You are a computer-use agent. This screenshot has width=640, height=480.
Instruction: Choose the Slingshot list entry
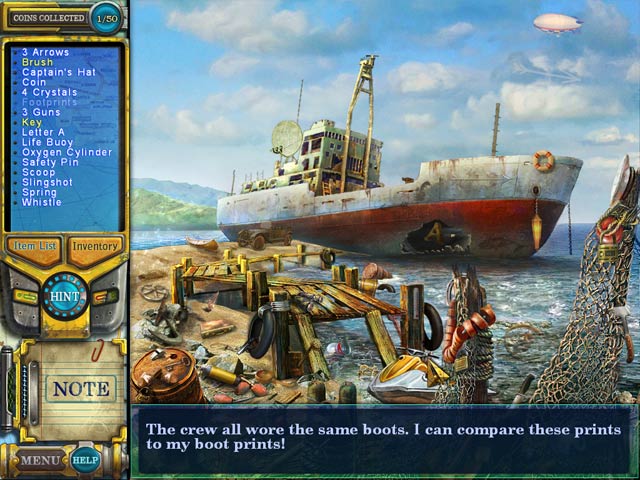pos(47,182)
